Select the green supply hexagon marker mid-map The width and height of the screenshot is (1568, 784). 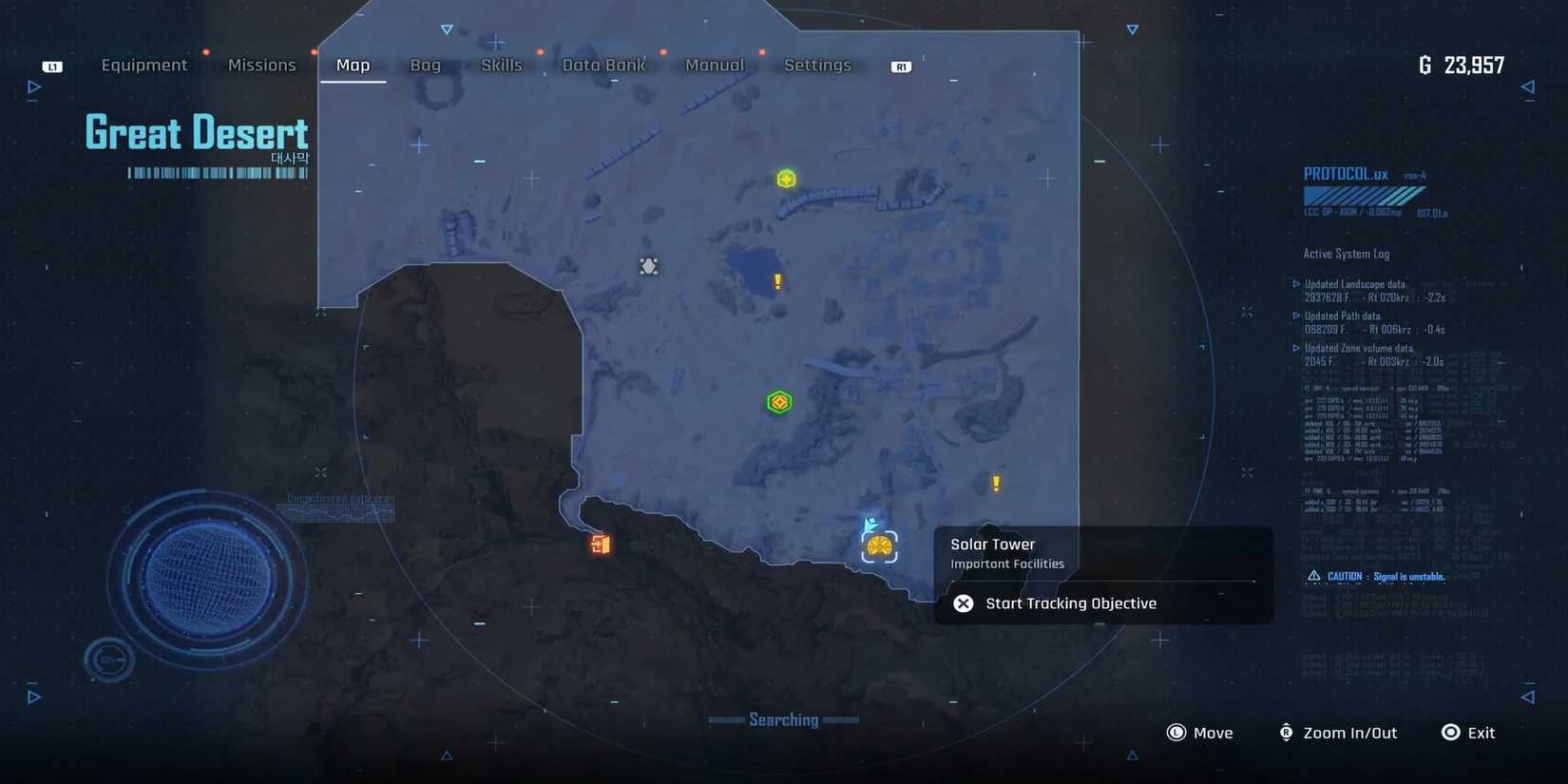point(778,401)
